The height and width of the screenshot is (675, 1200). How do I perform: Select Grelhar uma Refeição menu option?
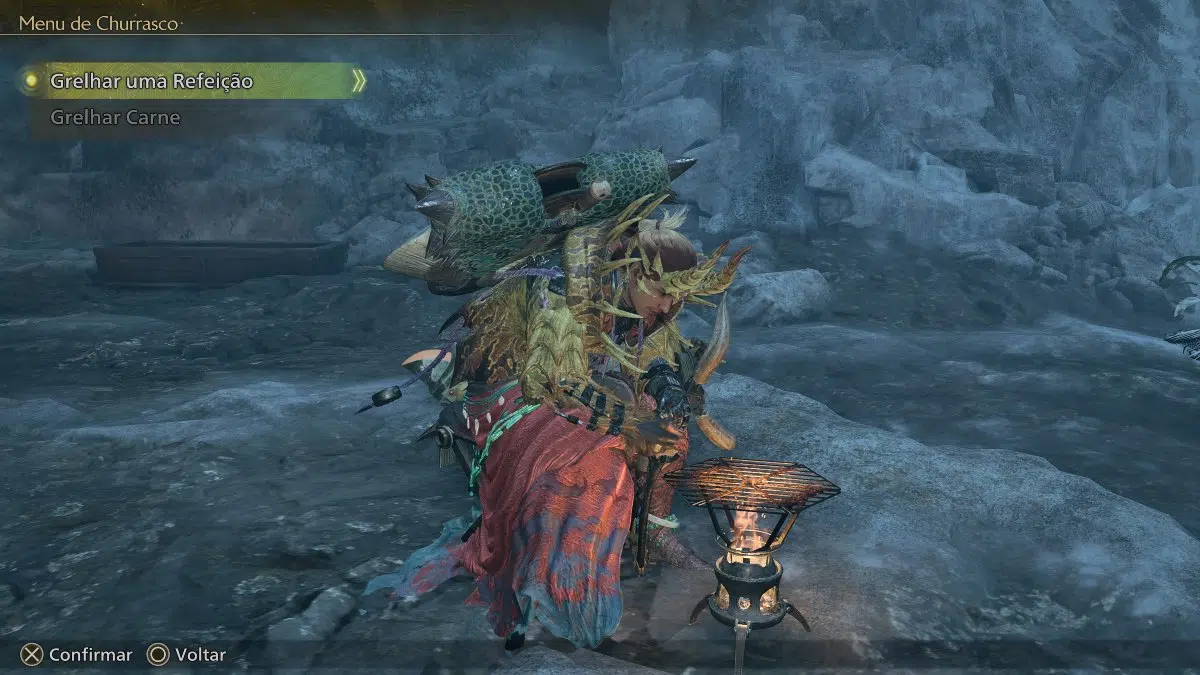tap(152, 80)
